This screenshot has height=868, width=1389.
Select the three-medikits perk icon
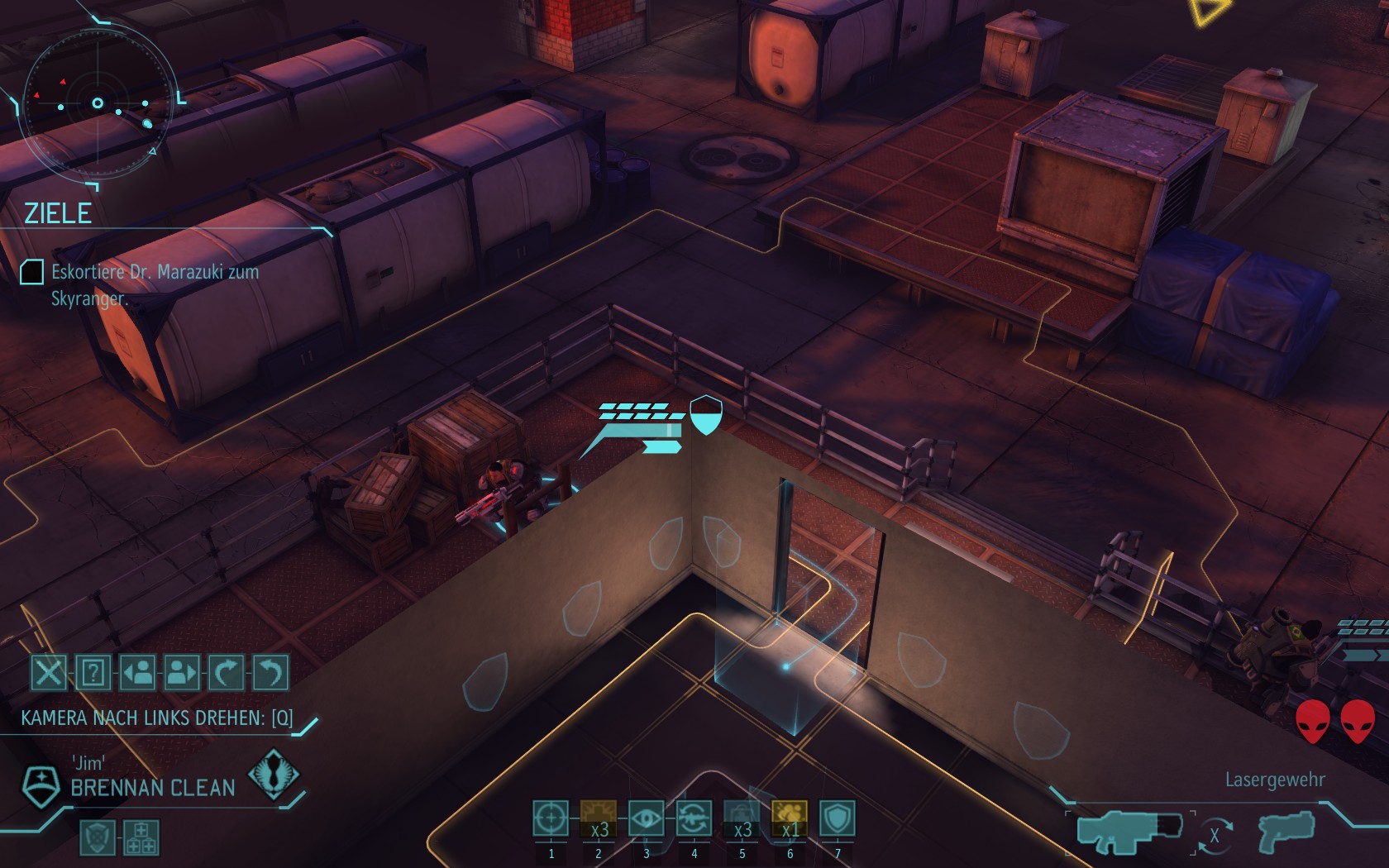141,837
